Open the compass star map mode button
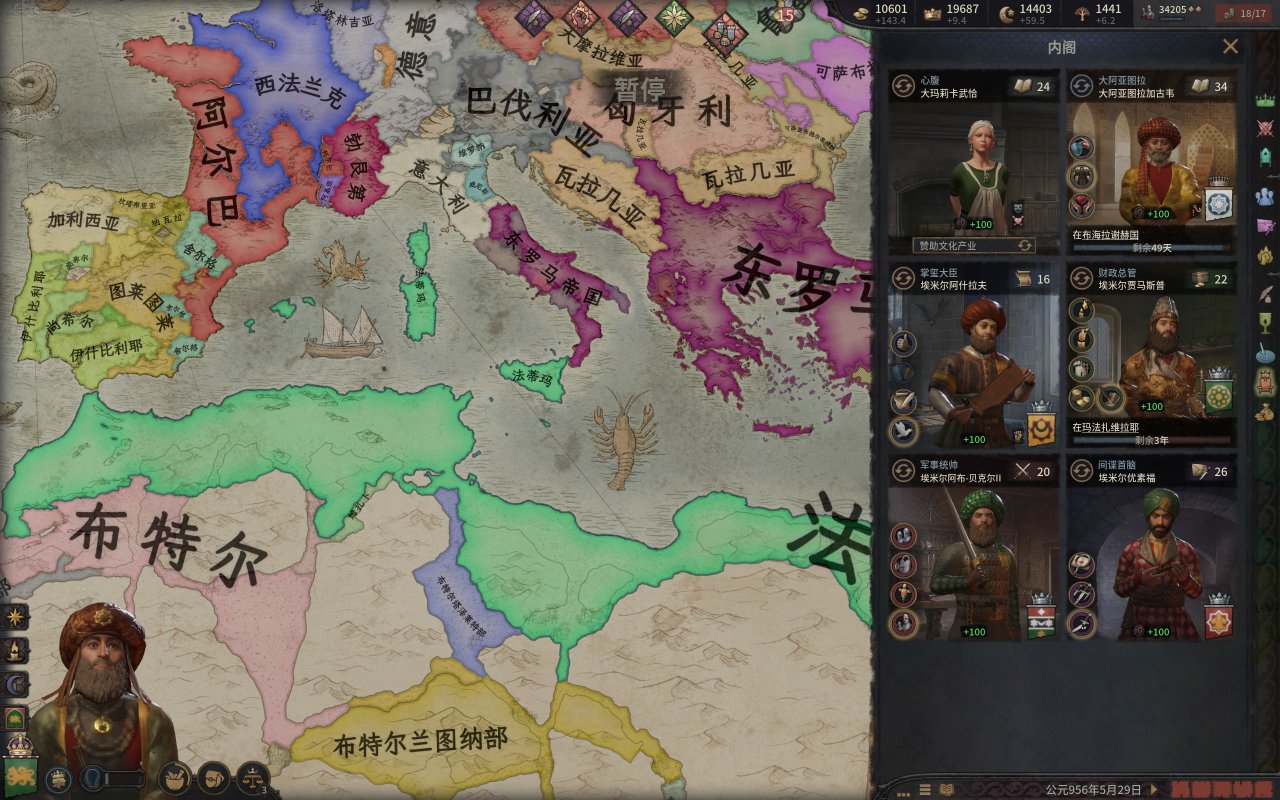1280x800 pixels. [x=16, y=617]
